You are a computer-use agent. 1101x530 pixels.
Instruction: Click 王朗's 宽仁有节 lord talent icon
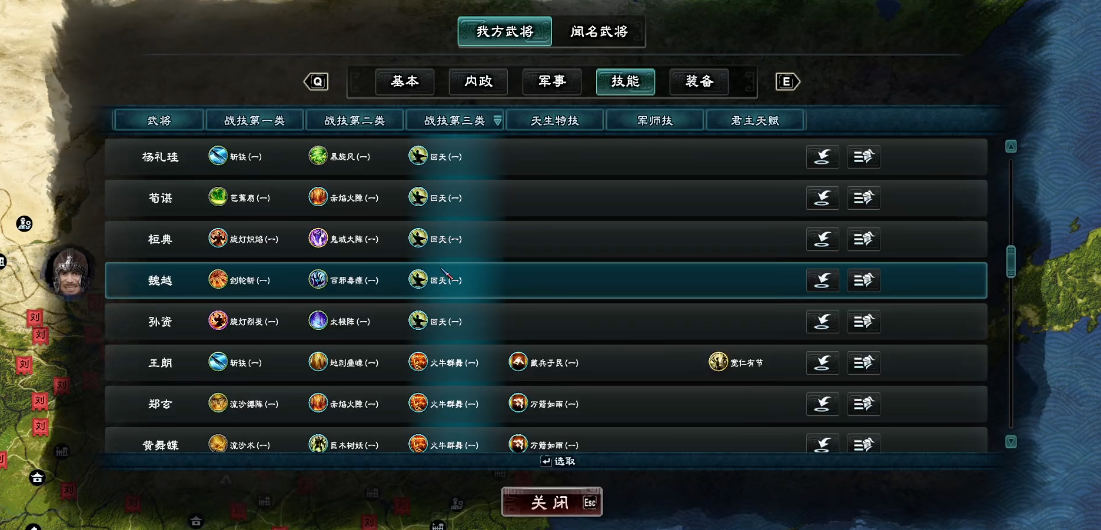coord(718,362)
